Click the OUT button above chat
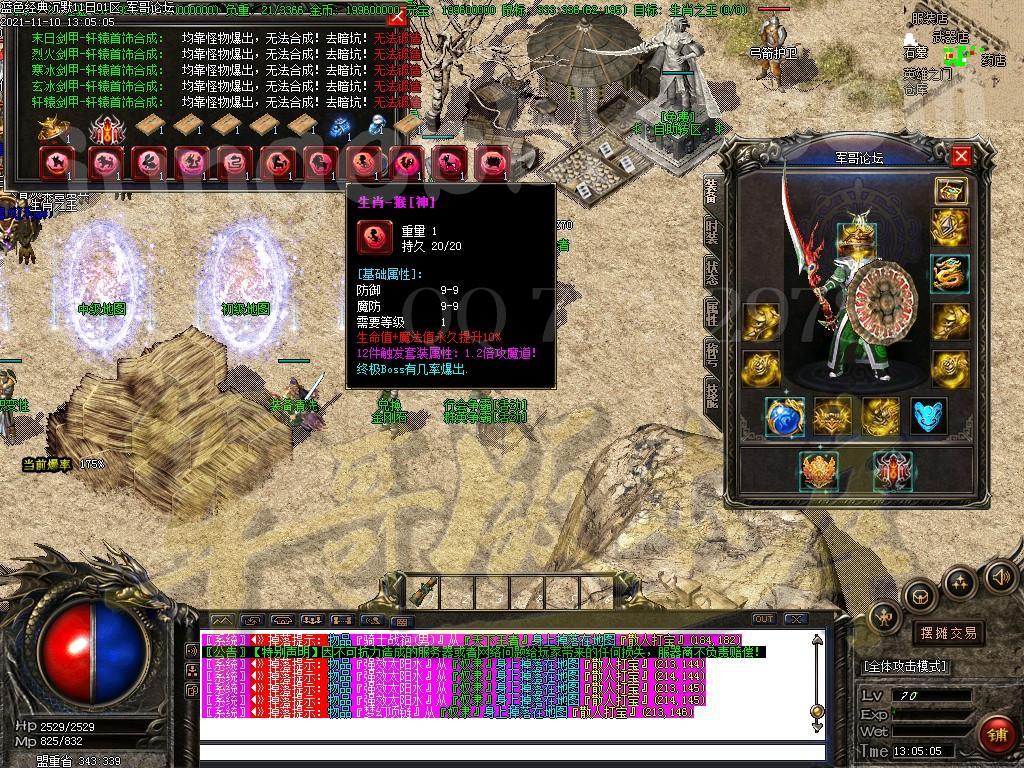The image size is (1024, 768). [x=764, y=619]
